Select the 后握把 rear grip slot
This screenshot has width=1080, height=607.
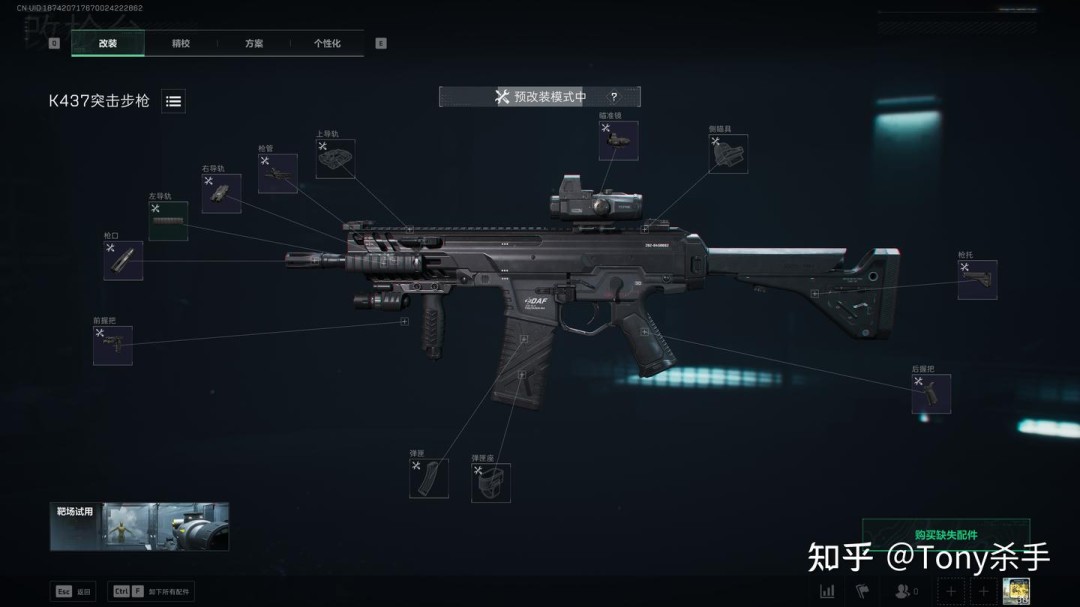(x=931, y=394)
